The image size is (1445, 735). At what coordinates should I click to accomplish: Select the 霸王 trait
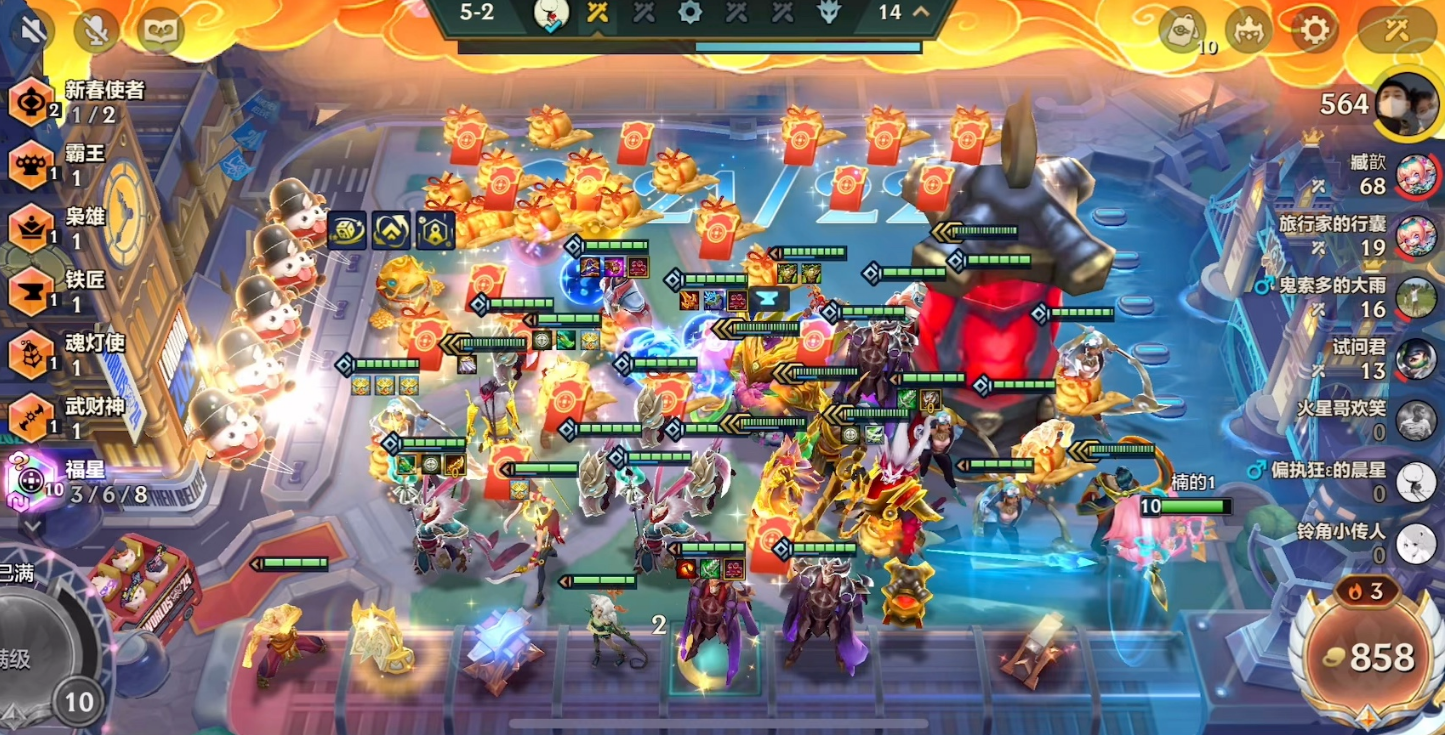(x=32, y=165)
